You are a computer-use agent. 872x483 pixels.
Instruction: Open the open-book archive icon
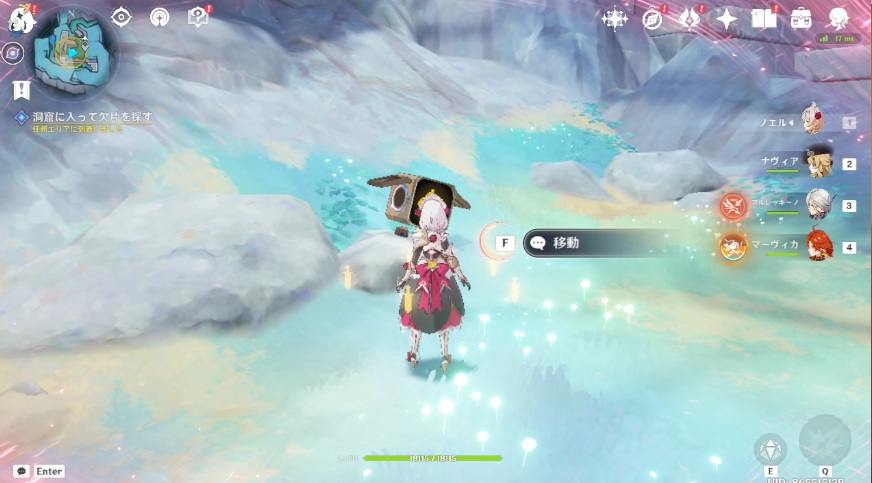[764, 19]
